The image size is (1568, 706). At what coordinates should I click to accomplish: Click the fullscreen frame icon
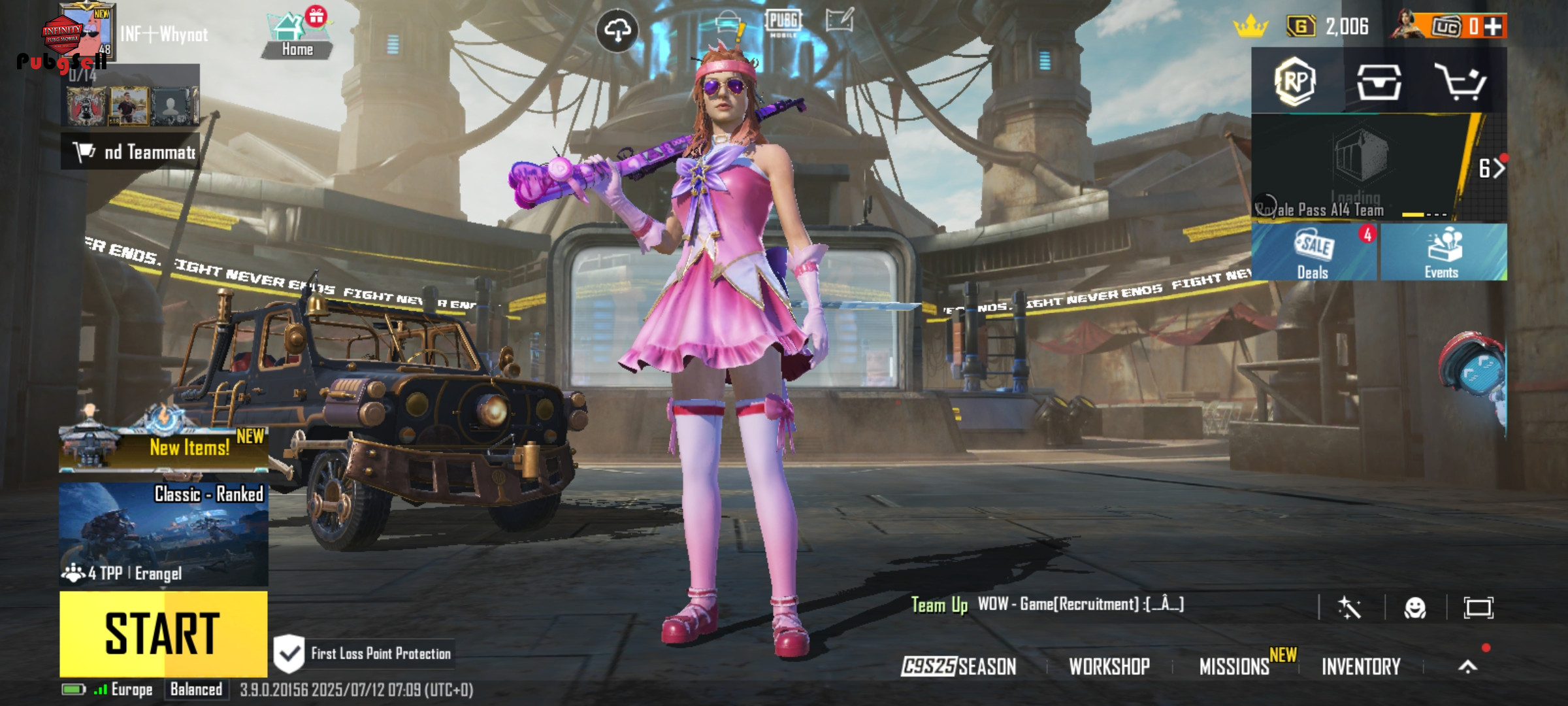1478,608
